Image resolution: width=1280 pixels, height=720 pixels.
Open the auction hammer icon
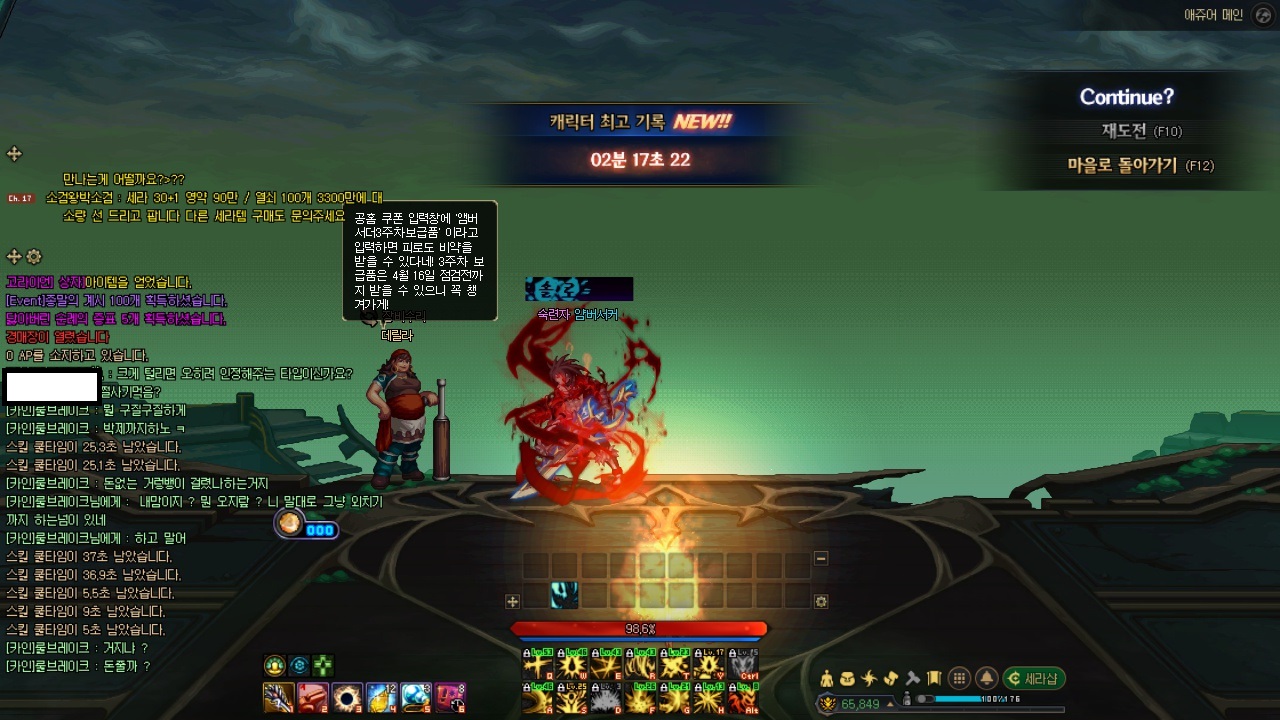[x=912, y=678]
